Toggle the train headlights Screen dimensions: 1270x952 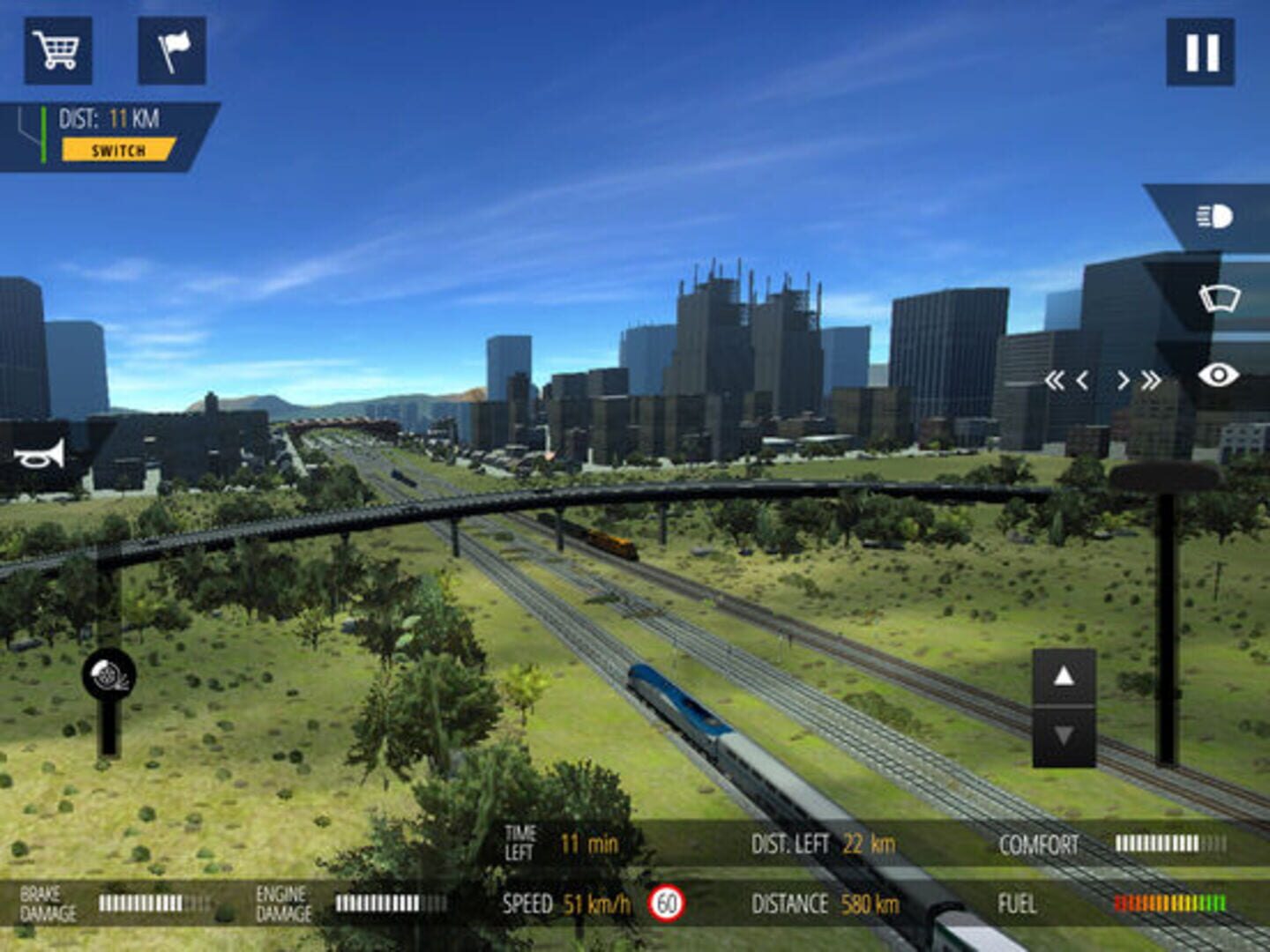[1214, 217]
